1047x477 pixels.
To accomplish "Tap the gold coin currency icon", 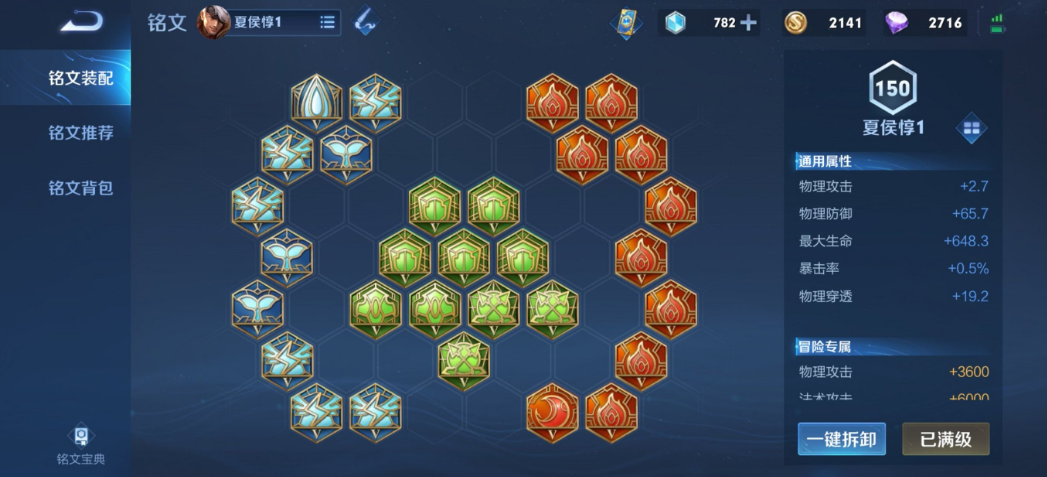I will pos(796,22).
